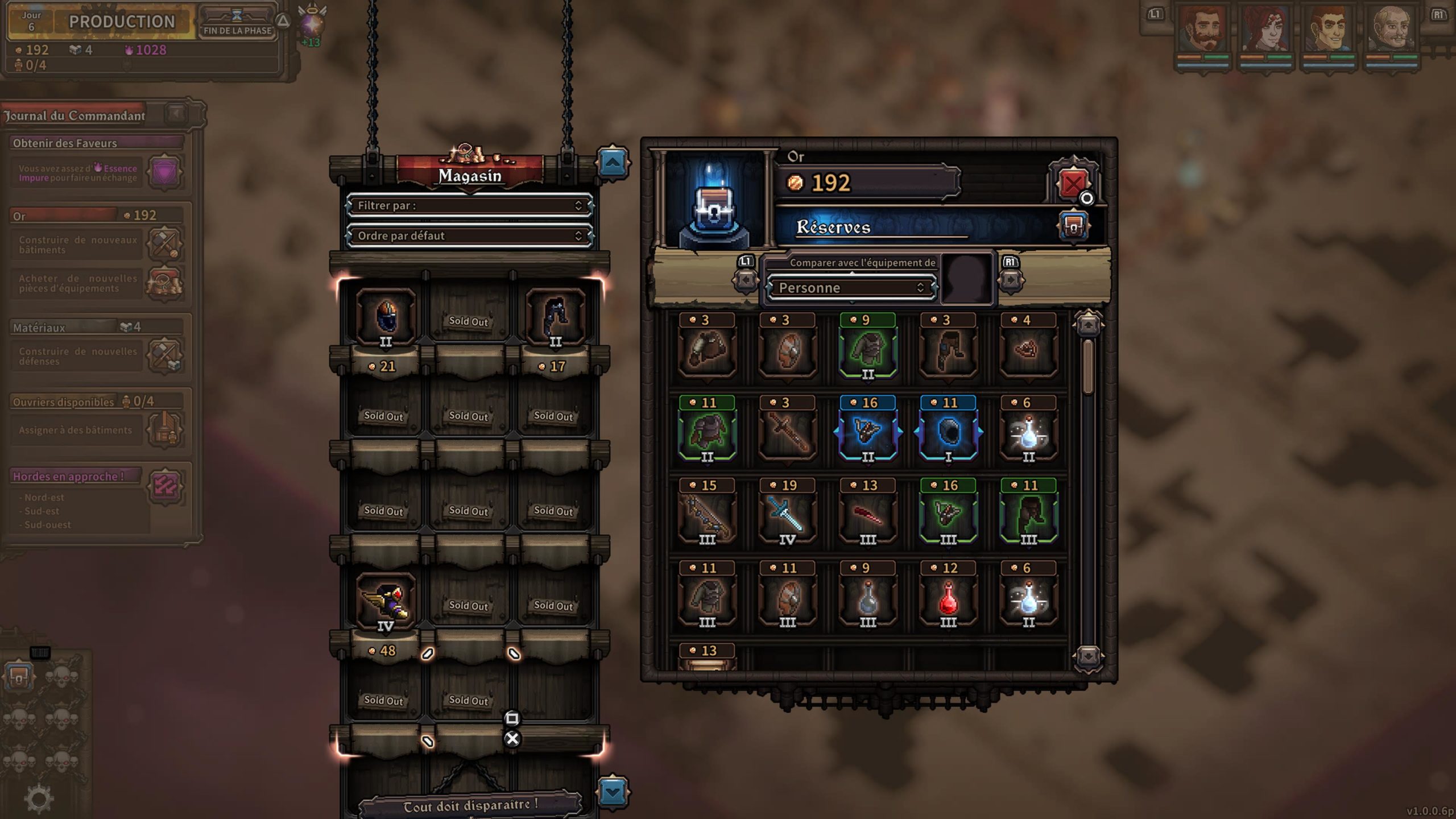
Task: Click the 'Fin de la phase' button
Action: 237,23
